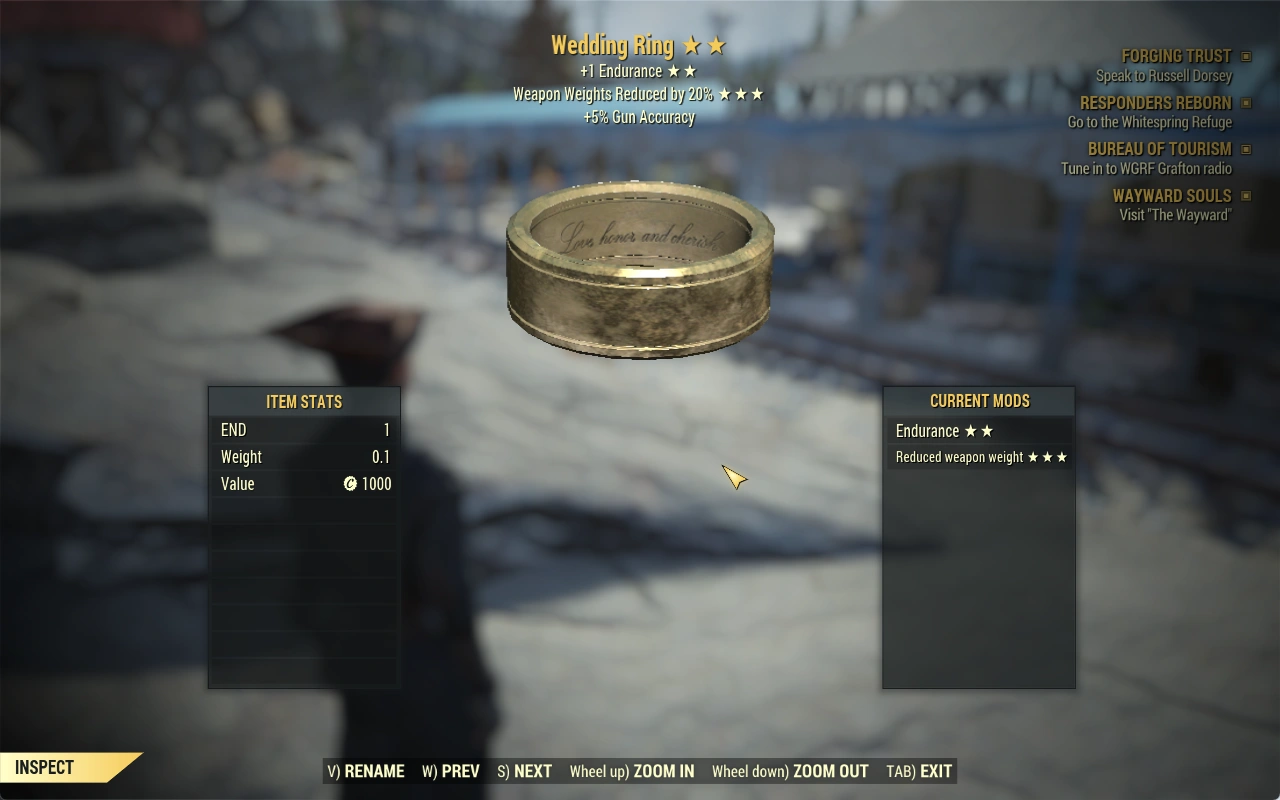1280x800 pixels.
Task: Click ZOOM OUT on the ring
Action: click(790, 771)
